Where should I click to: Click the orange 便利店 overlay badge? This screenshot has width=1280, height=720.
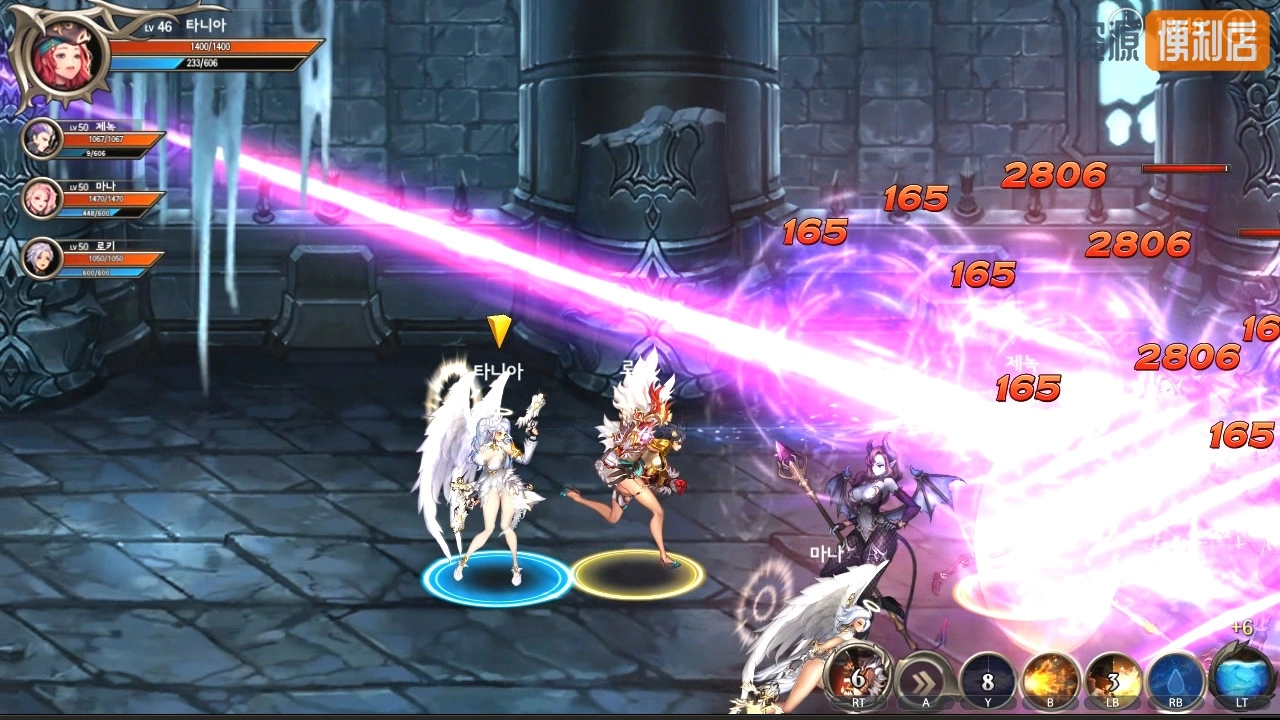pos(1207,42)
